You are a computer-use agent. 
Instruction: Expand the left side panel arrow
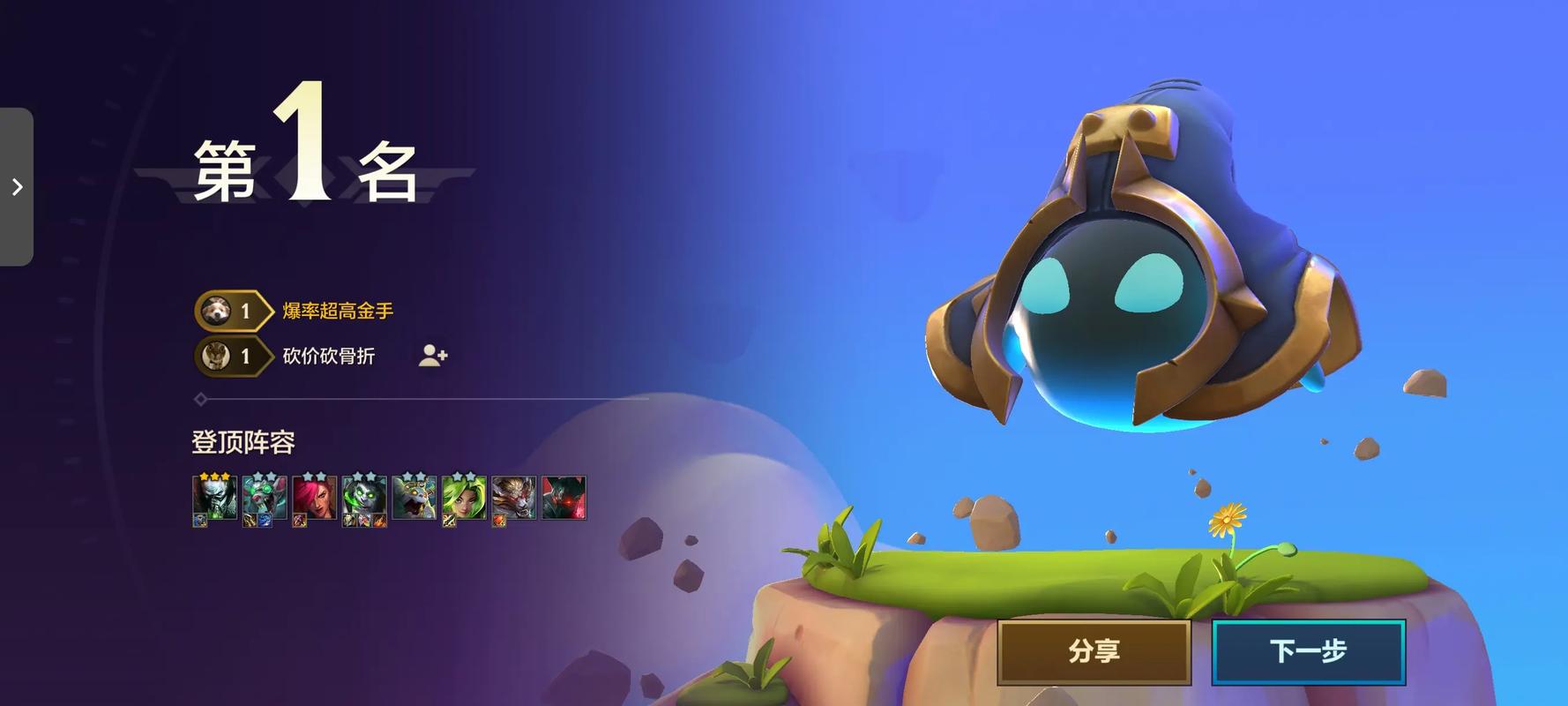tap(17, 186)
